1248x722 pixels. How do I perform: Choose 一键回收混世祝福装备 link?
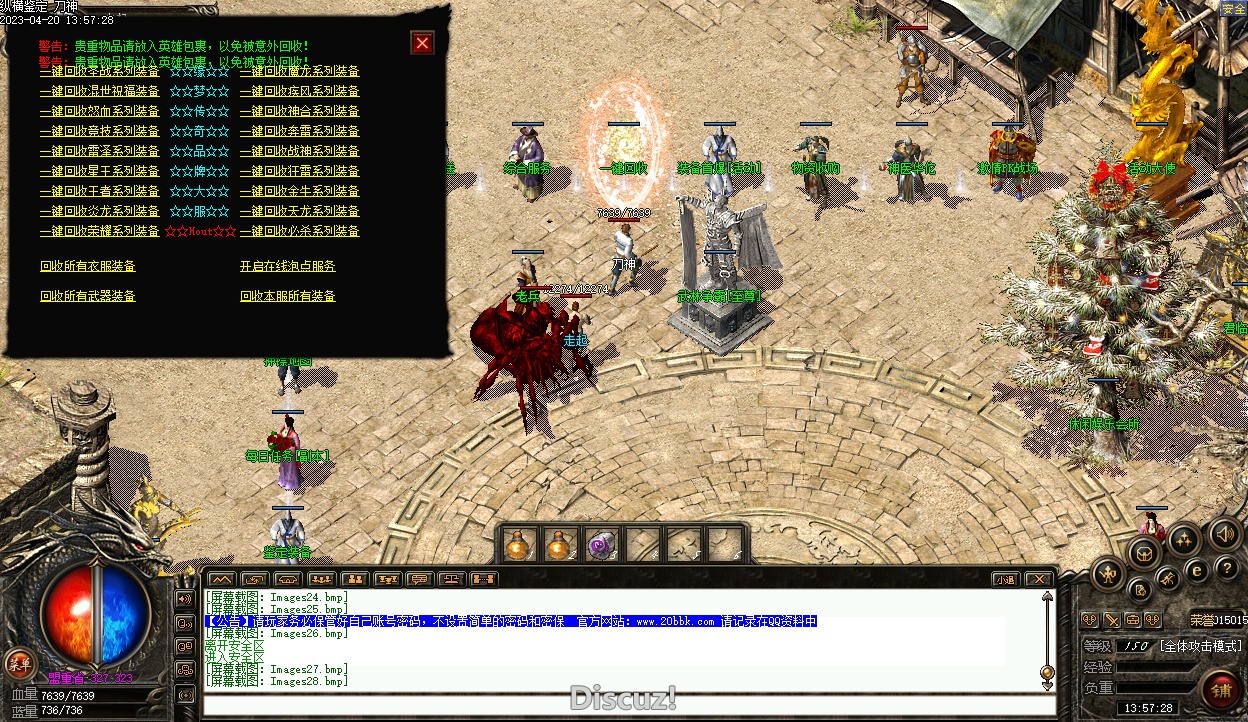99,91
